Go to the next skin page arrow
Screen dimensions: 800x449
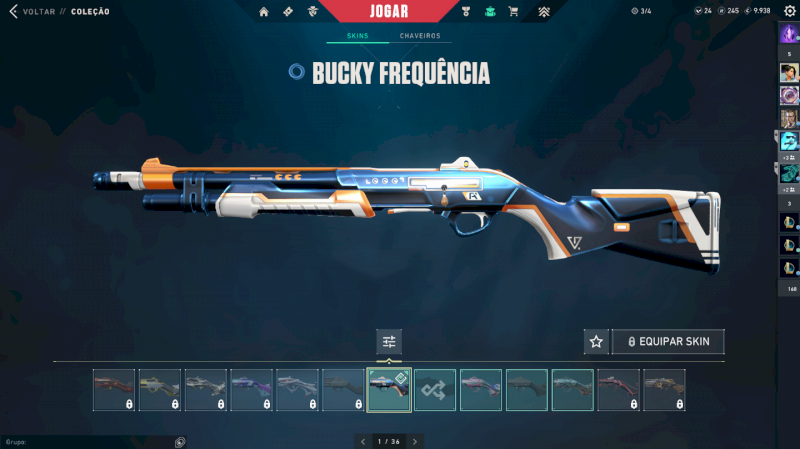(x=415, y=441)
